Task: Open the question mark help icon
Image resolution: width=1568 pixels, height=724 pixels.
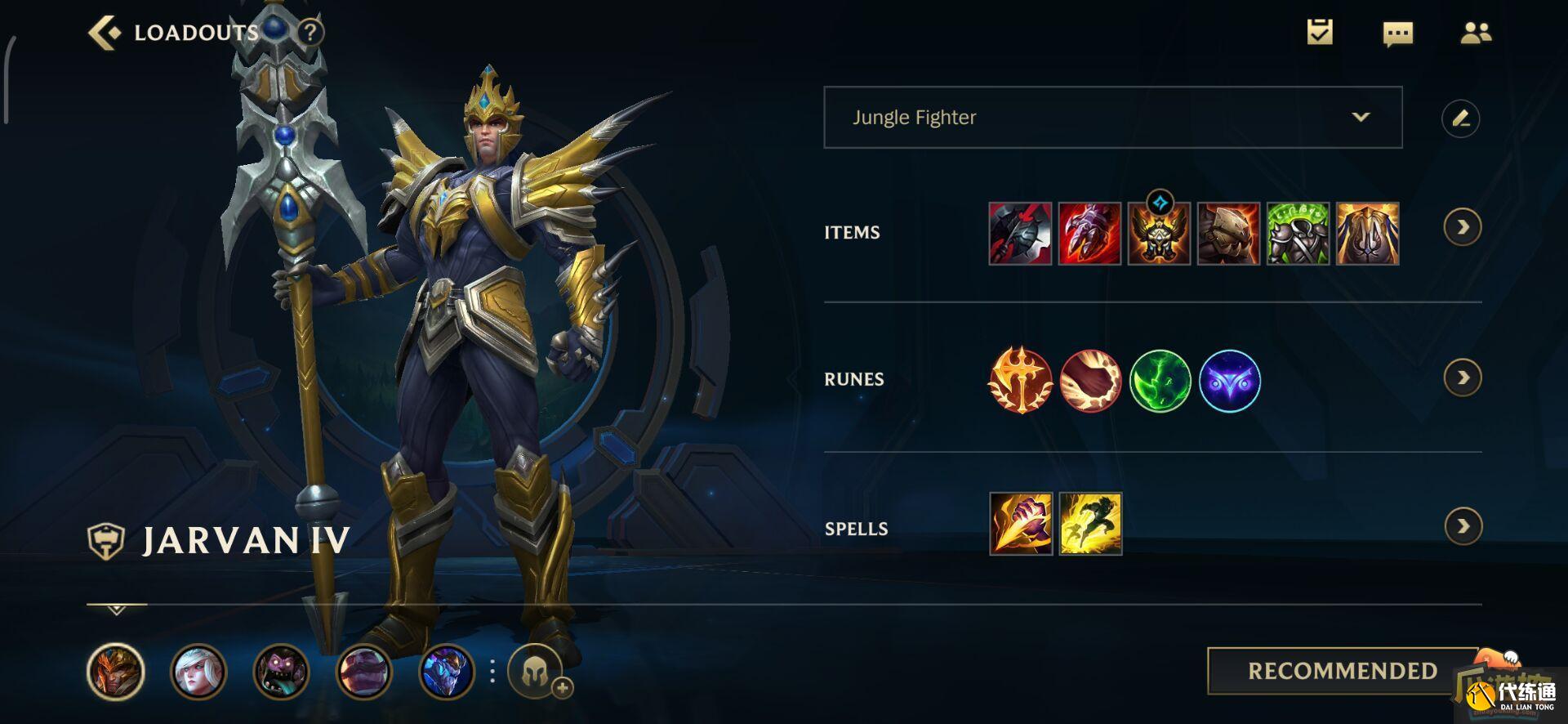Action: [310, 33]
